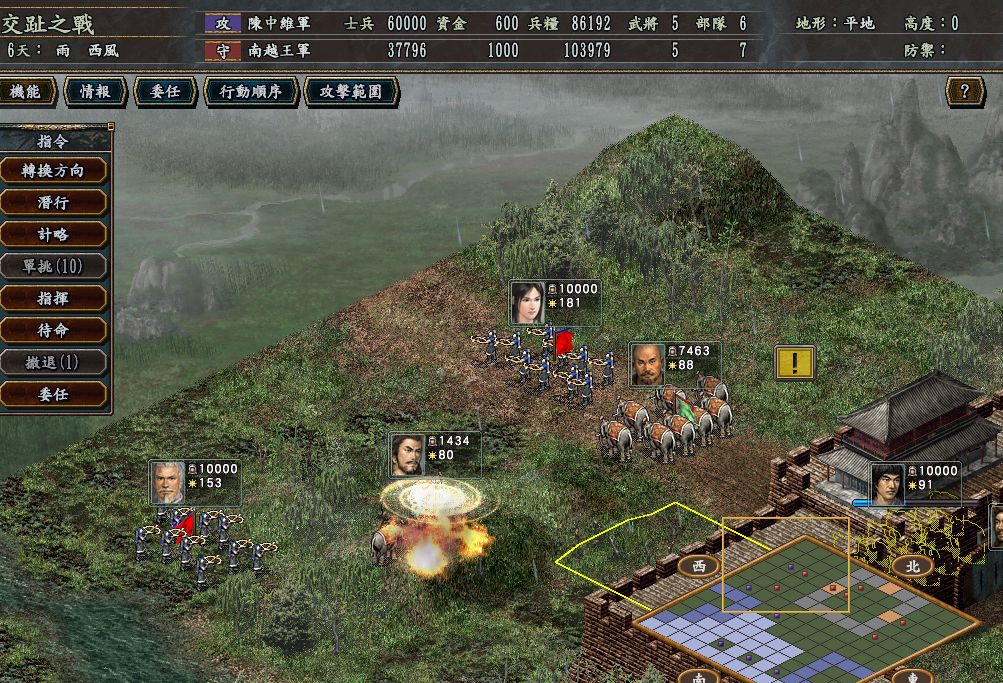This screenshot has height=683, width=1003.
Task: Choose the 轉換方向 change direction command
Action: pos(53,170)
